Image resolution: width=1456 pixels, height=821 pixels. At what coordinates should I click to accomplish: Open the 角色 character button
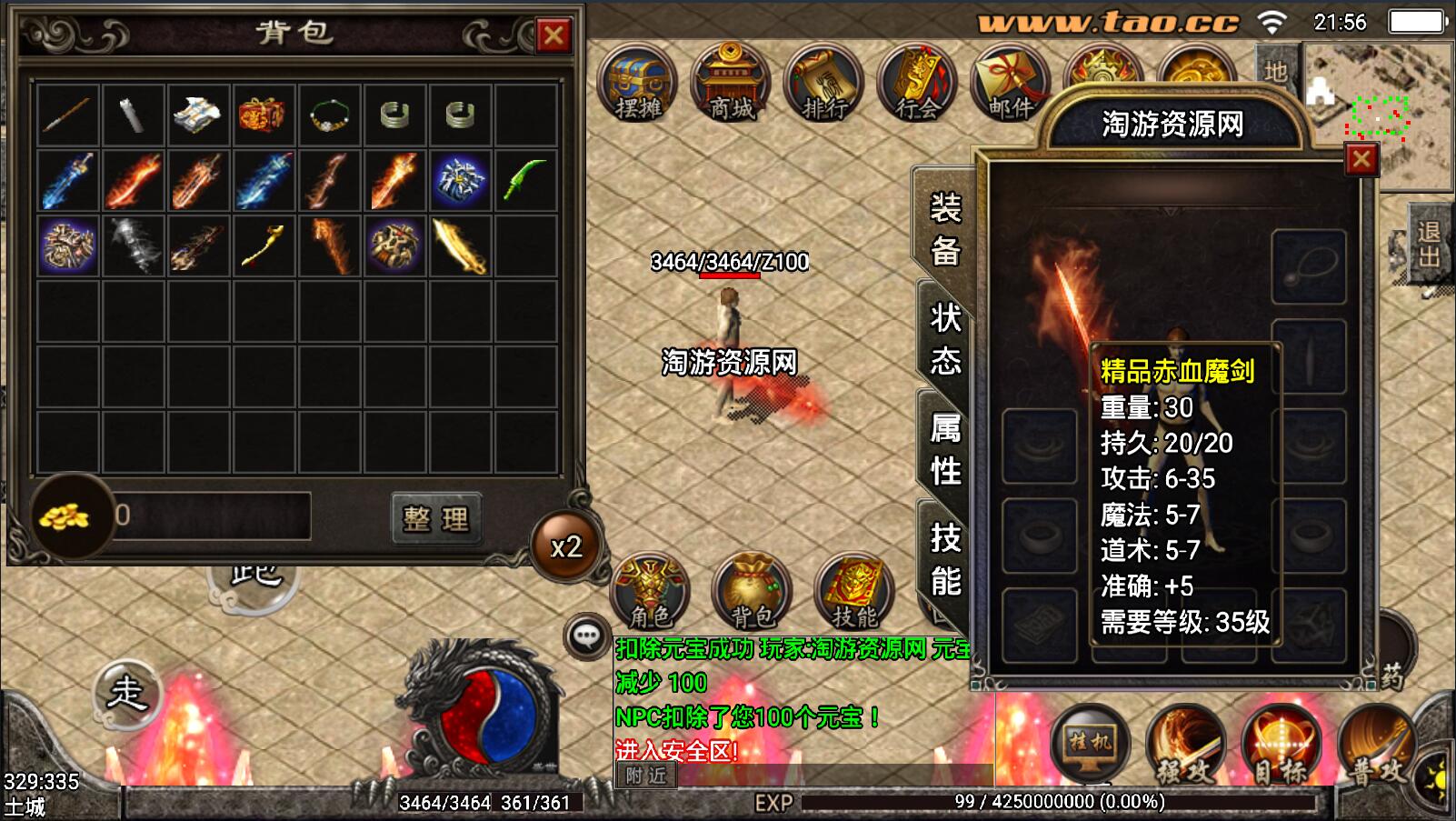[651, 593]
